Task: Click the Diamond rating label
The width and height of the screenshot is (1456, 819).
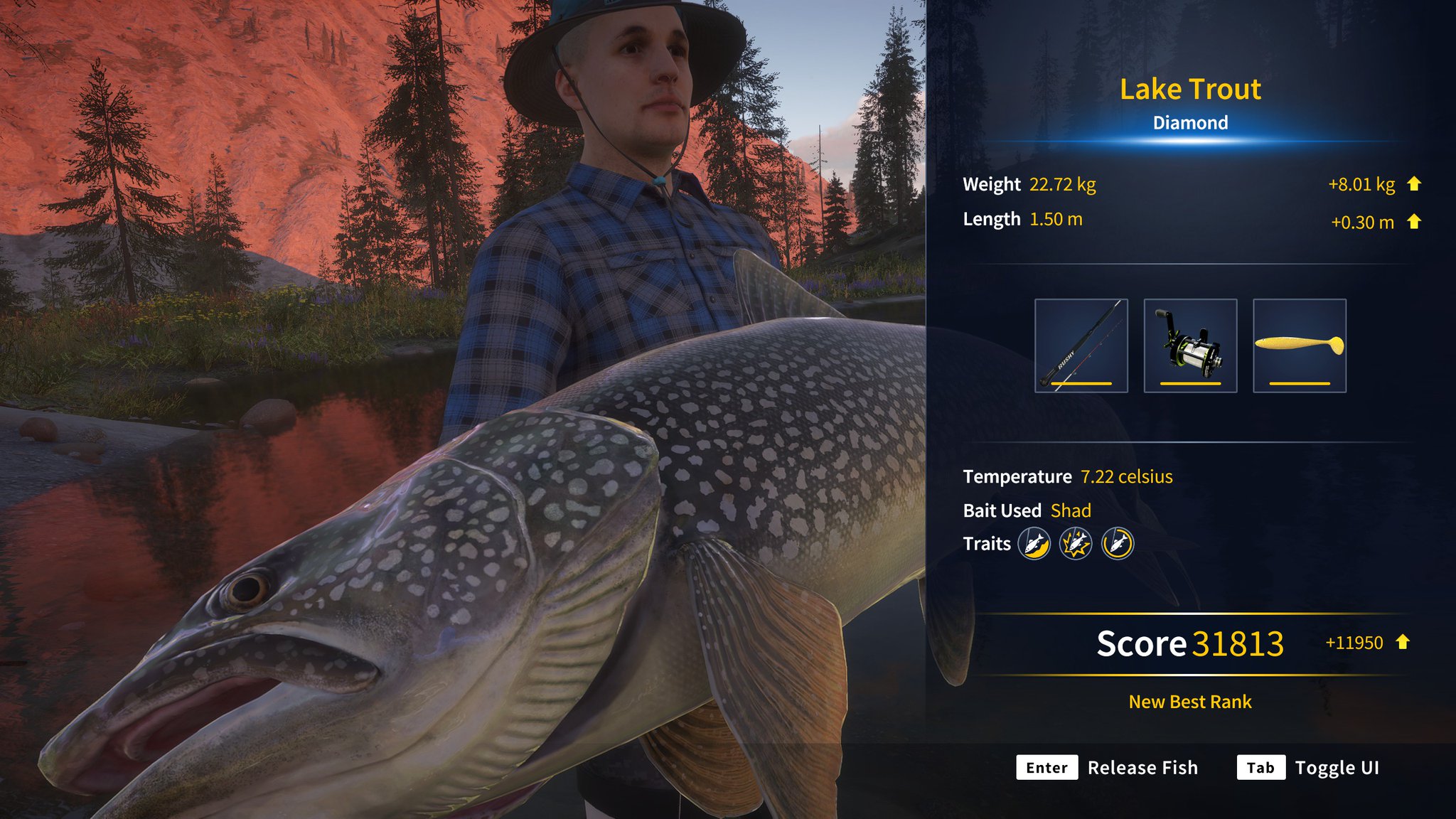Action: (1189, 122)
